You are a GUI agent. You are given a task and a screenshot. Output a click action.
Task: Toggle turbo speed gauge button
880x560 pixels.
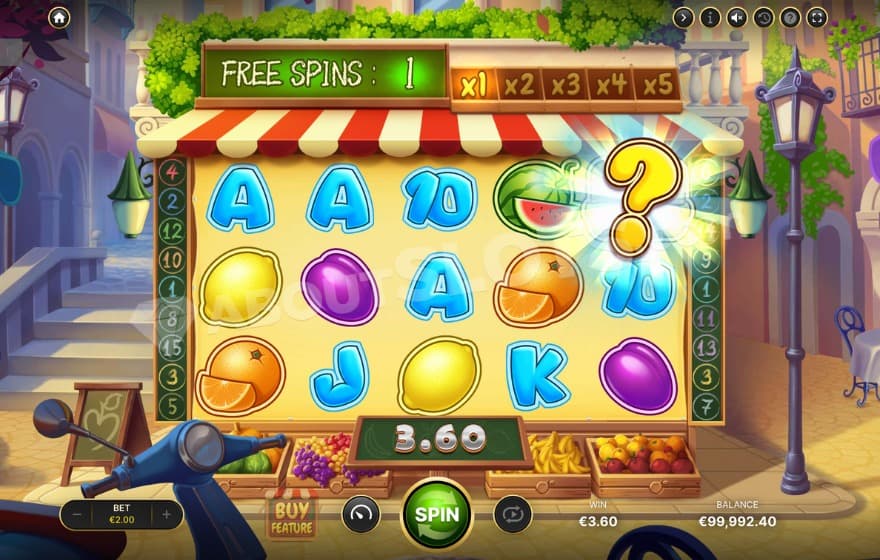[x=361, y=514]
